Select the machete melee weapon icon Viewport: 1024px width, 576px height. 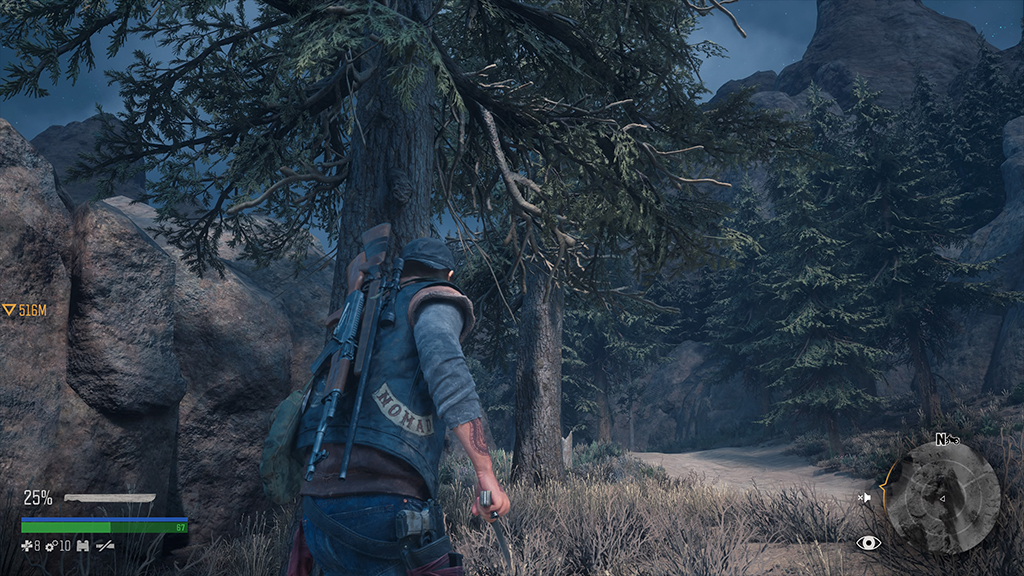click(x=109, y=497)
